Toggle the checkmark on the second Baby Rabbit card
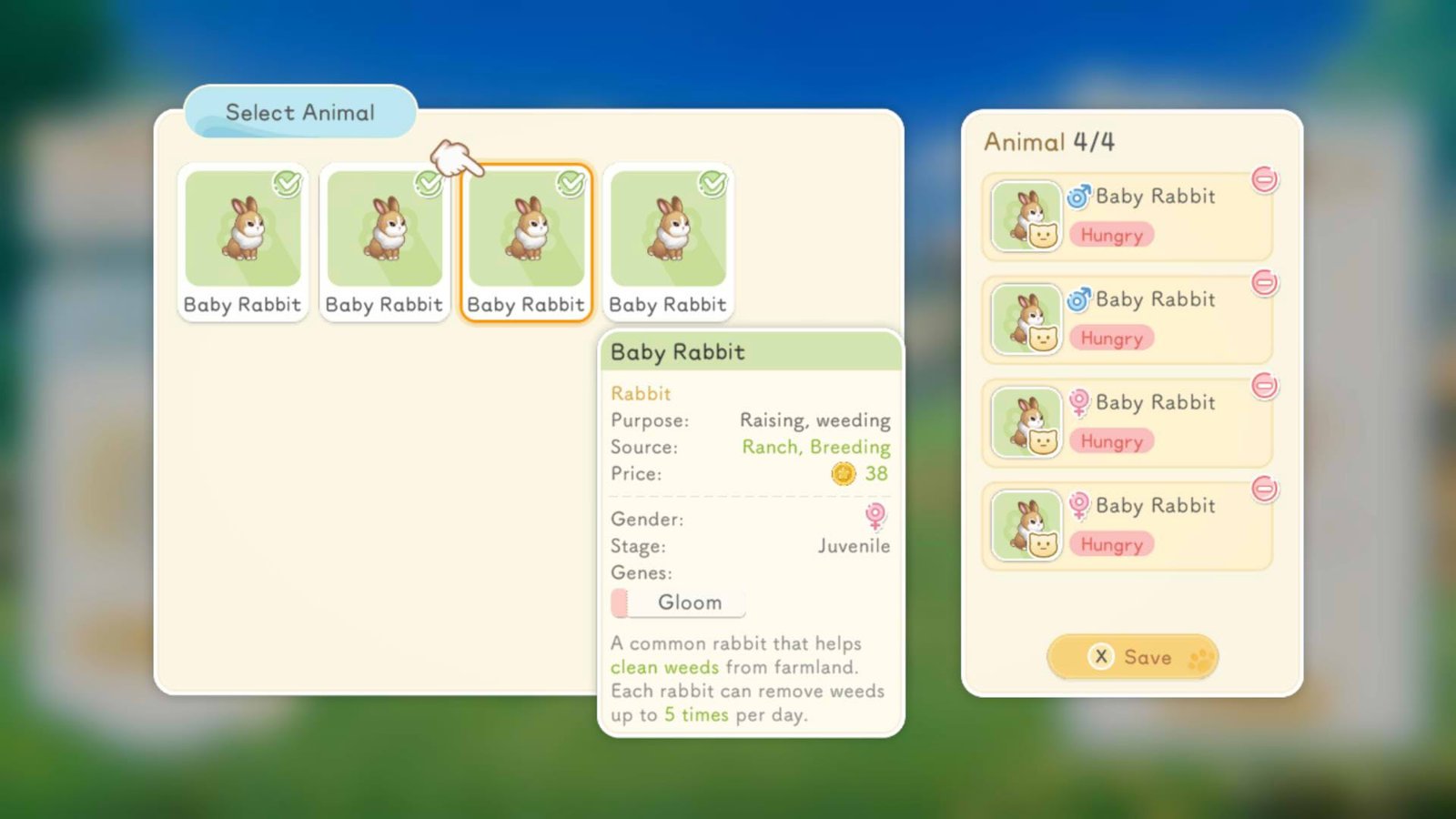This screenshot has width=1456, height=819. (429, 182)
